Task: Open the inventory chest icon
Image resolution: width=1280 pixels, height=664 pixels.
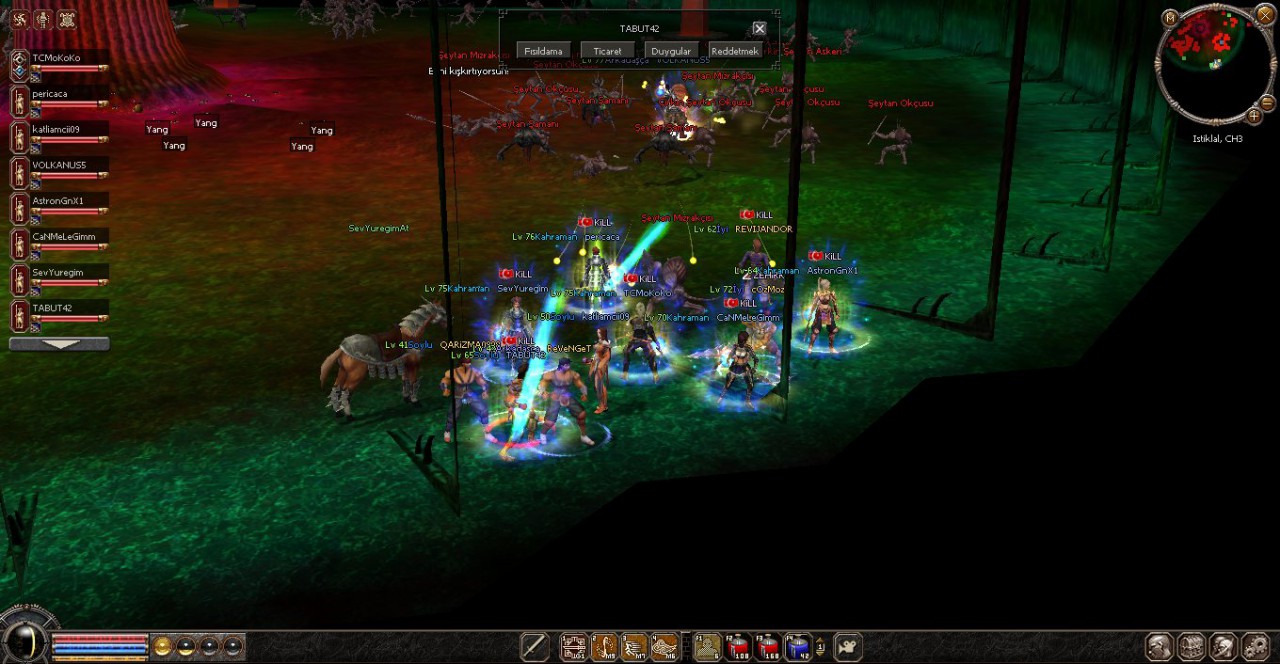Action: [x=1191, y=647]
